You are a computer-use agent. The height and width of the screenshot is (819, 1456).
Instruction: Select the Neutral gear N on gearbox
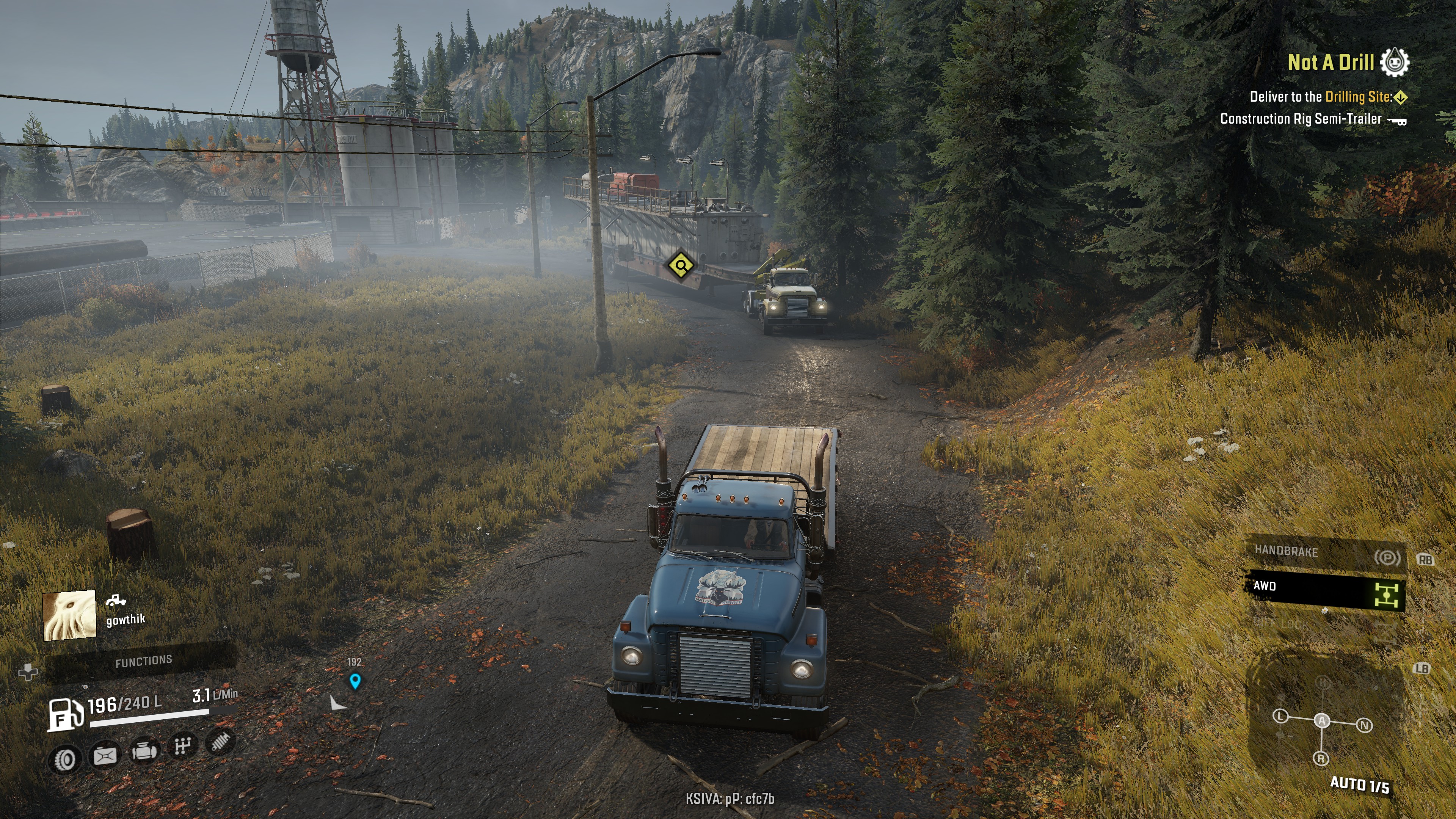click(x=1365, y=725)
